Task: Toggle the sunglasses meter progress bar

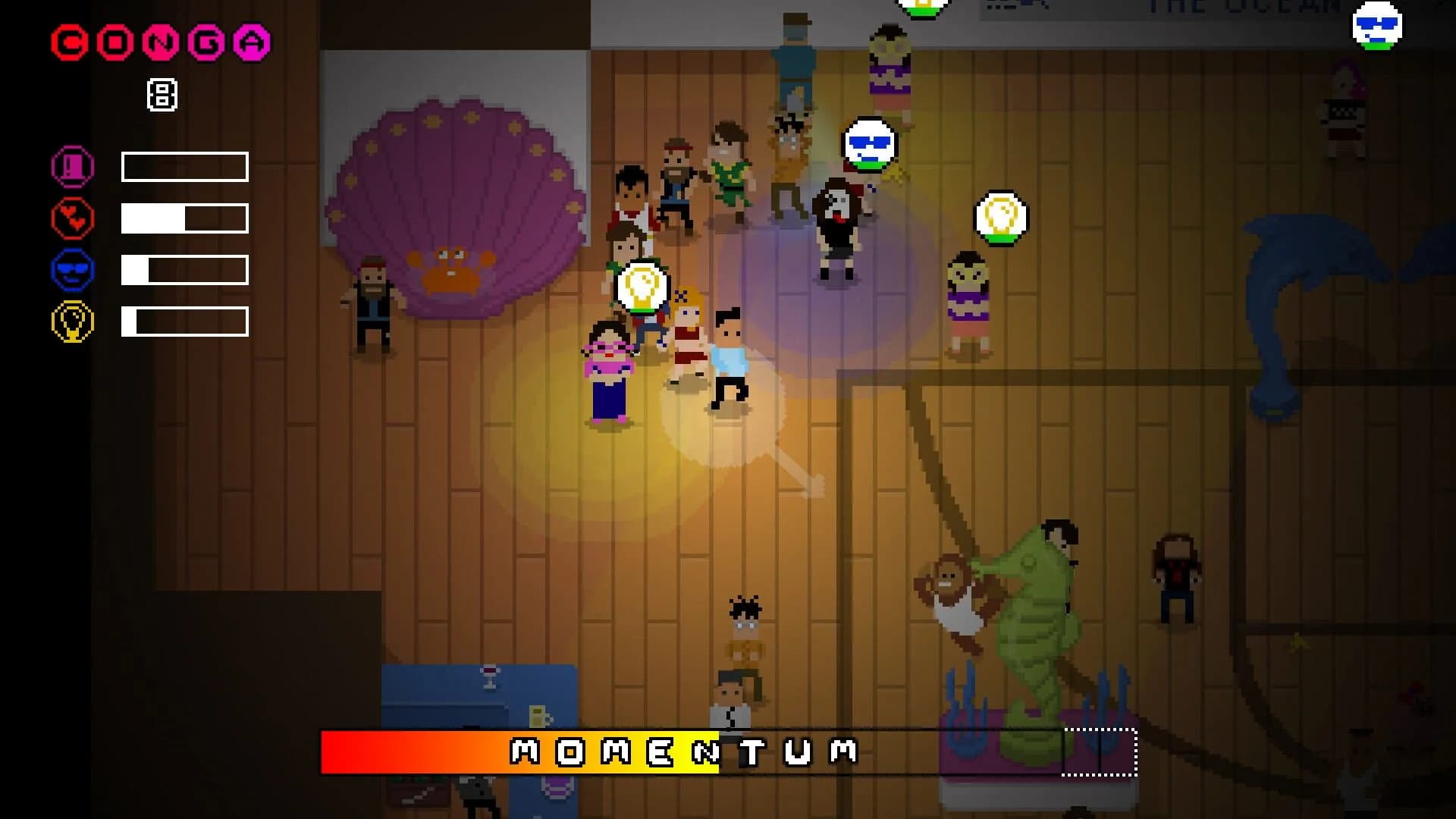Action: (184, 268)
